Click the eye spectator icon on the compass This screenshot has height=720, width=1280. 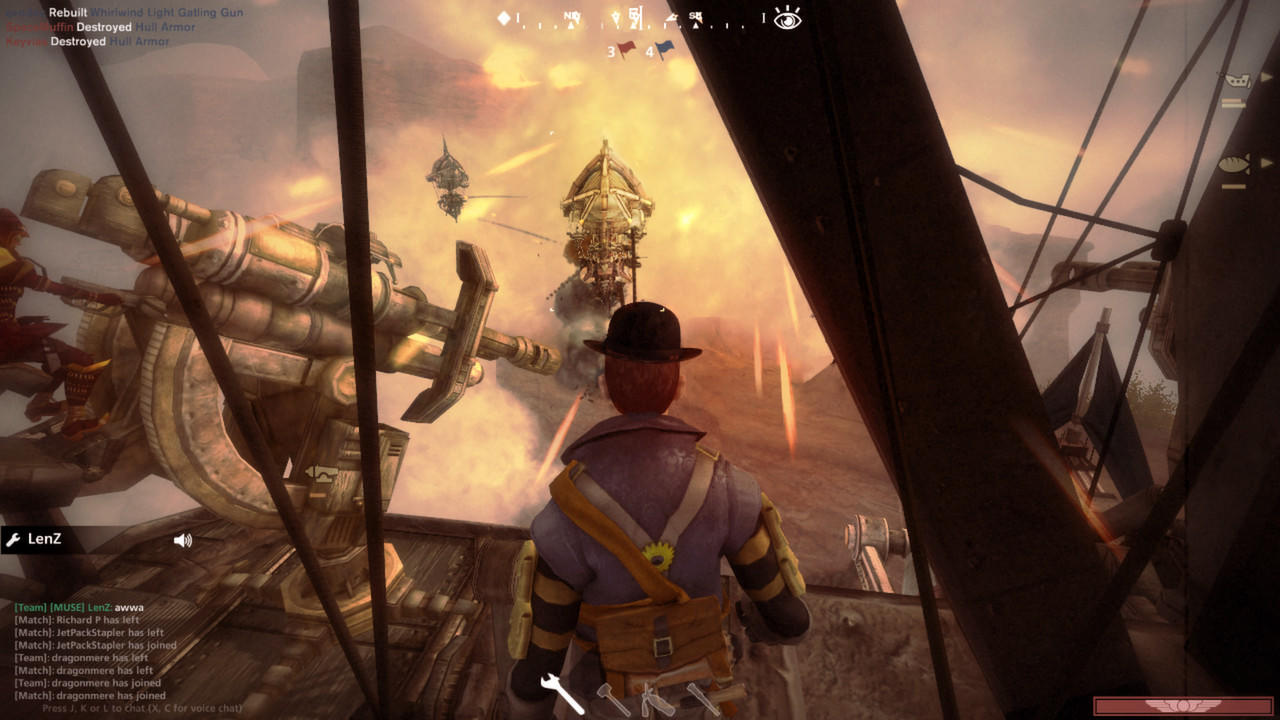click(x=787, y=20)
